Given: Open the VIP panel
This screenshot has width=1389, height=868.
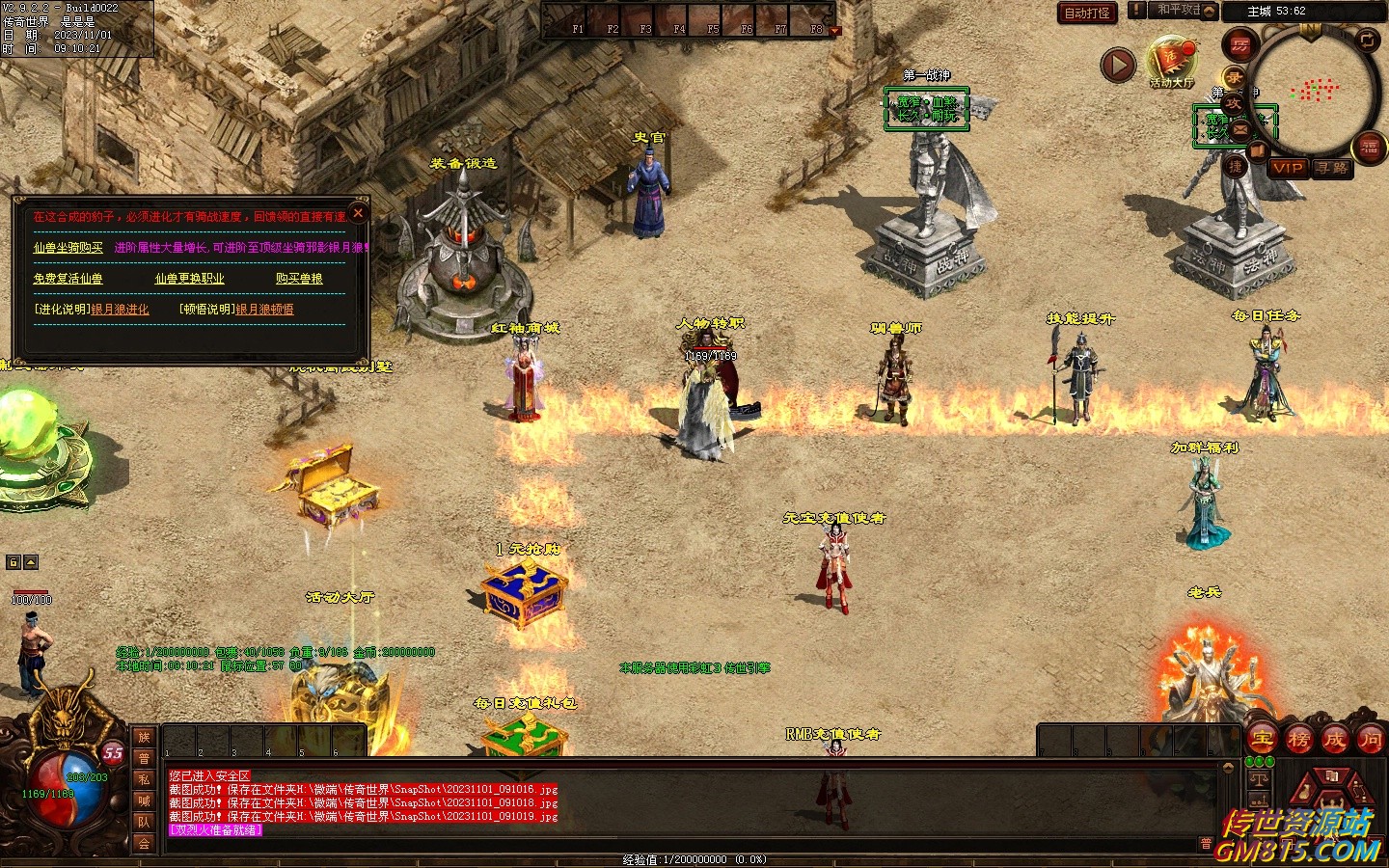Looking at the screenshot, I should coord(1288,168).
